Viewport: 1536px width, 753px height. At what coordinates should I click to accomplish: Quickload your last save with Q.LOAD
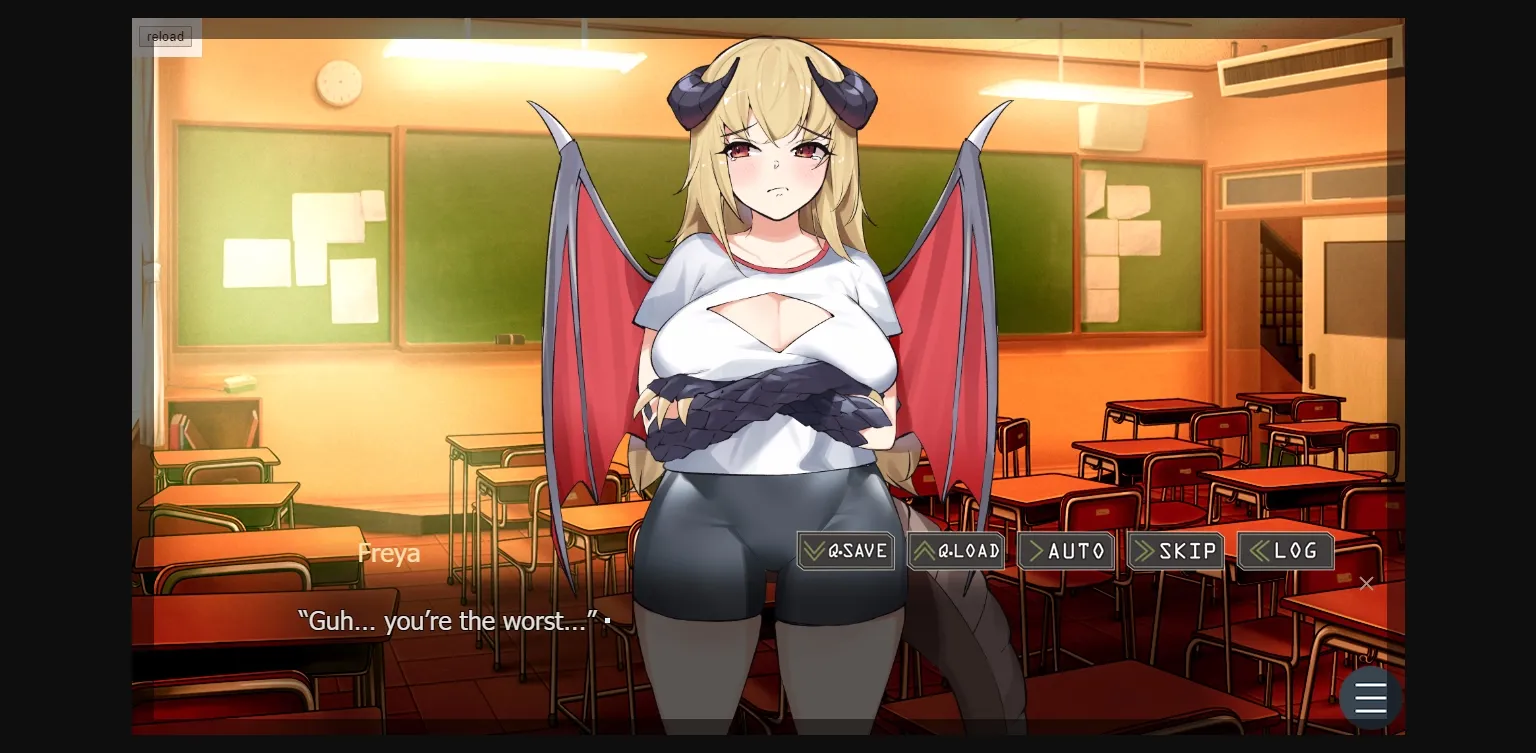[956, 550]
